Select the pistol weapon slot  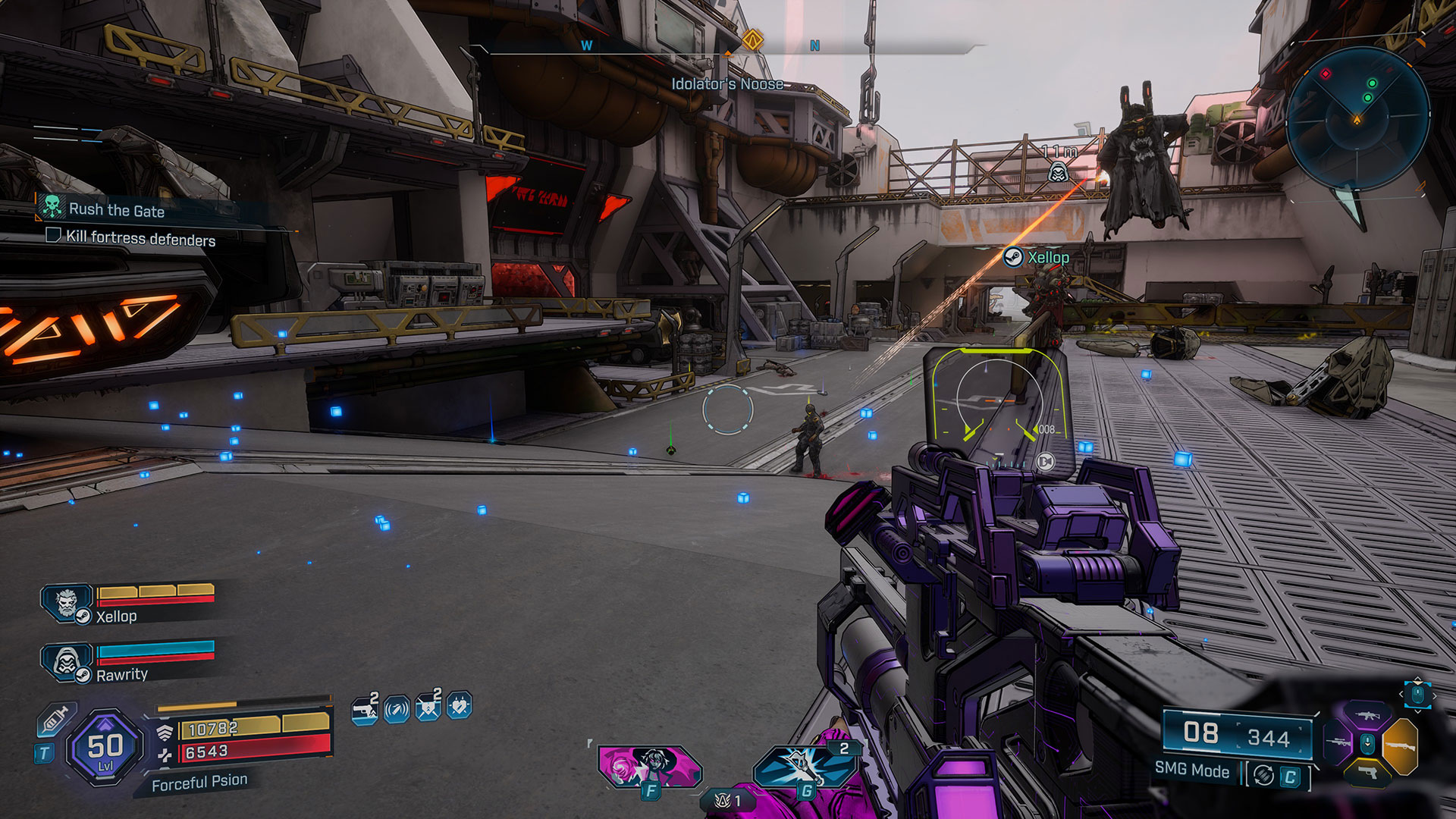pos(1367,773)
